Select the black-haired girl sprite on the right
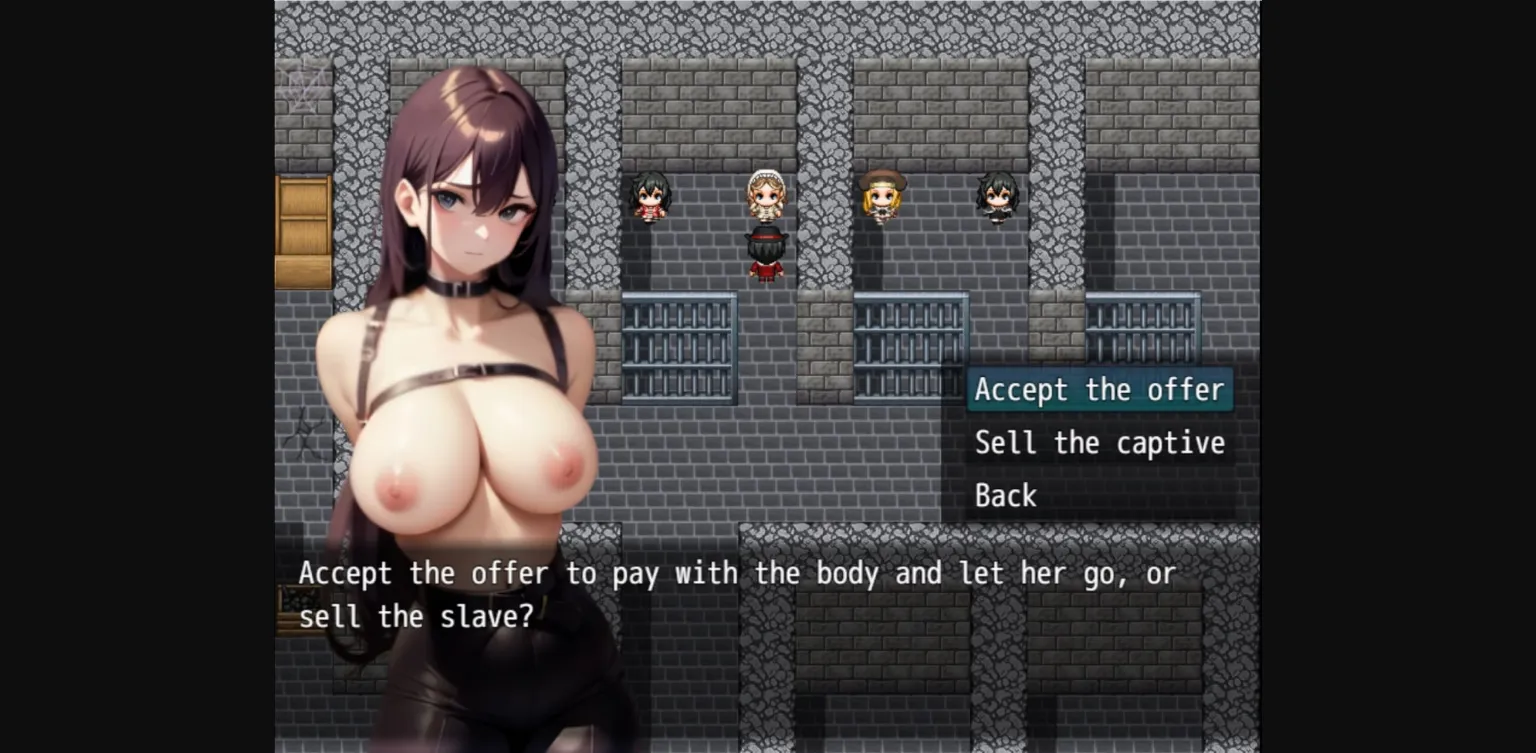1536x753 pixels. coord(996,197)
